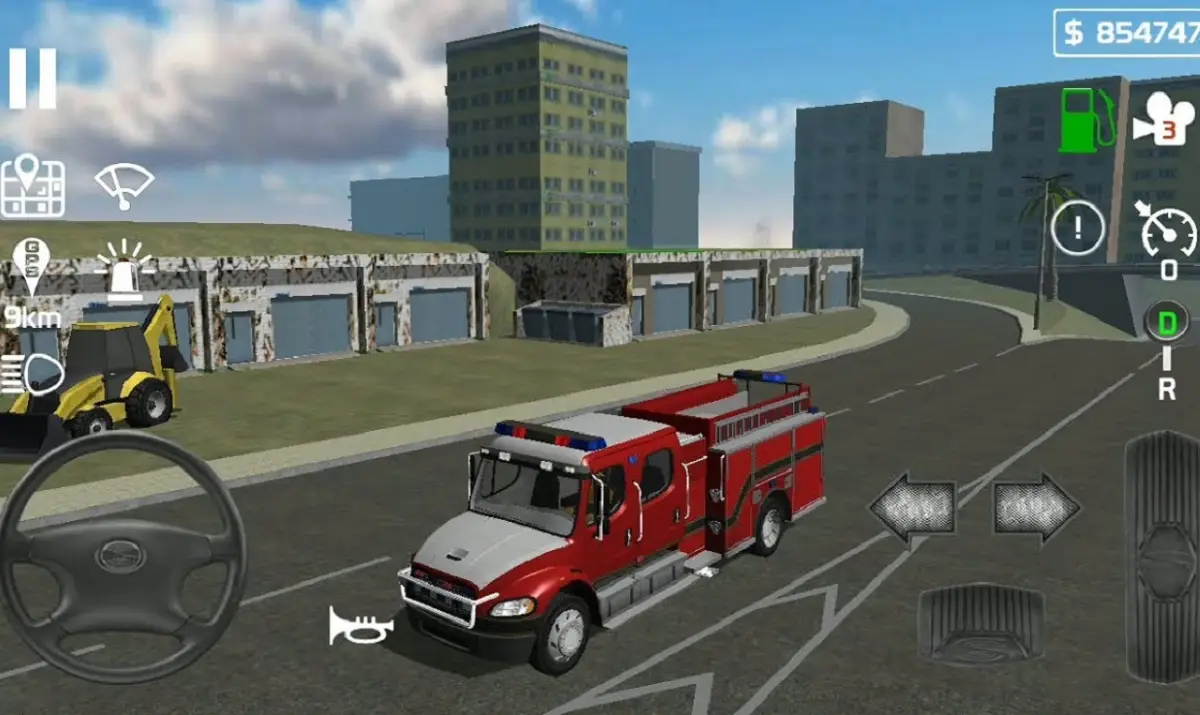The width and height of the screenshot is (1200, 715).
Task: Tap the brake pedal
Action: (x=980, y=624)
